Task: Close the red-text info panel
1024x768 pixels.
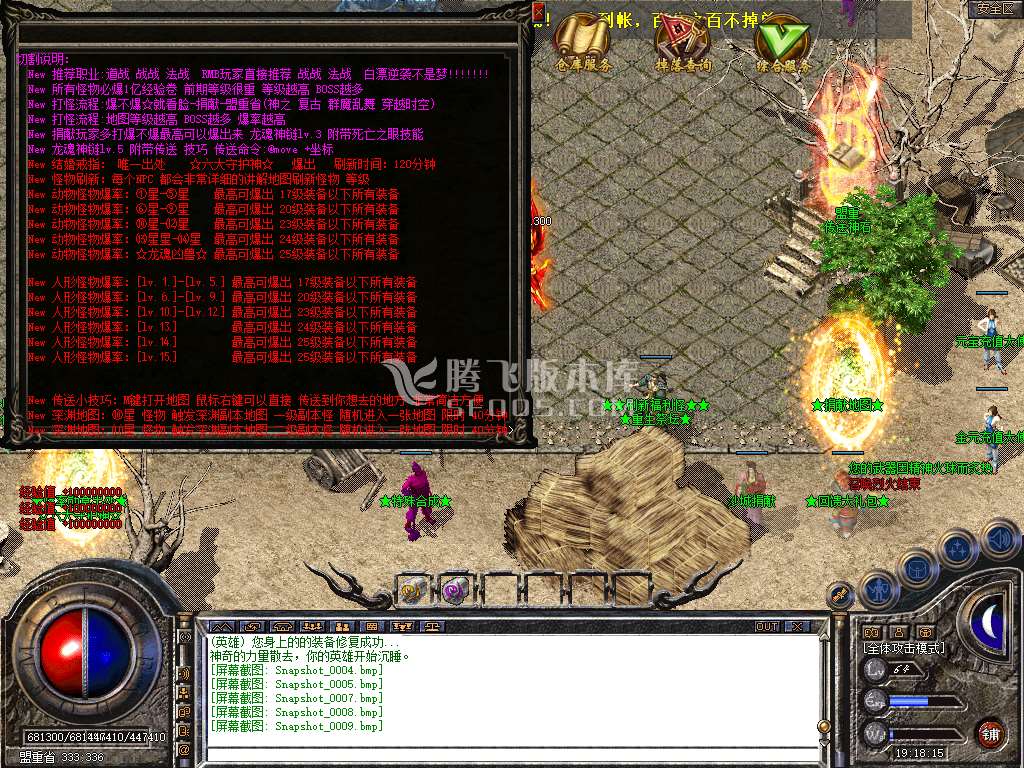Action: click(538, 12)
